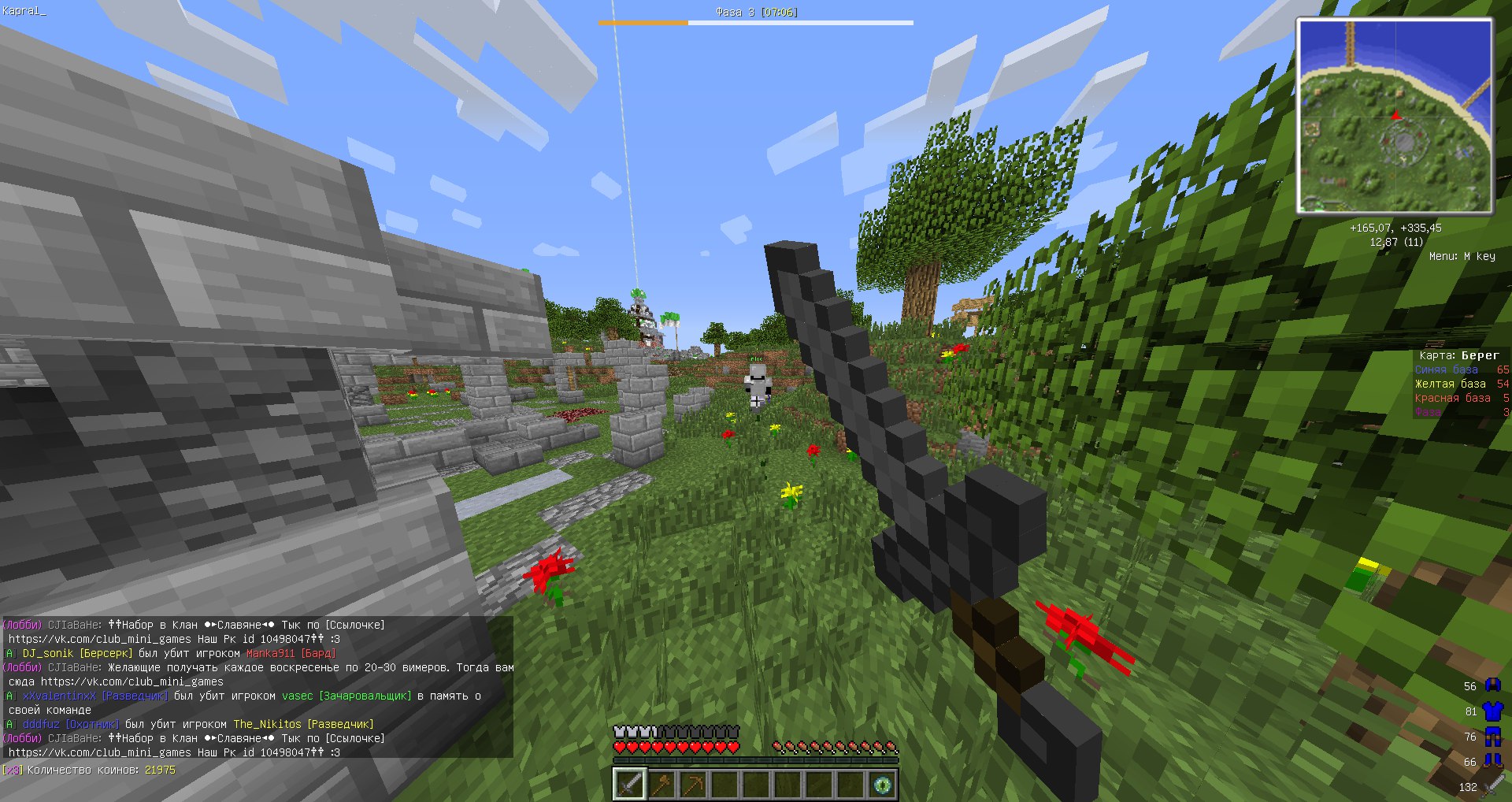Click the blue helmet durability icon
This screenshot has width=1512, height=802.
(x=1493, y=685)
